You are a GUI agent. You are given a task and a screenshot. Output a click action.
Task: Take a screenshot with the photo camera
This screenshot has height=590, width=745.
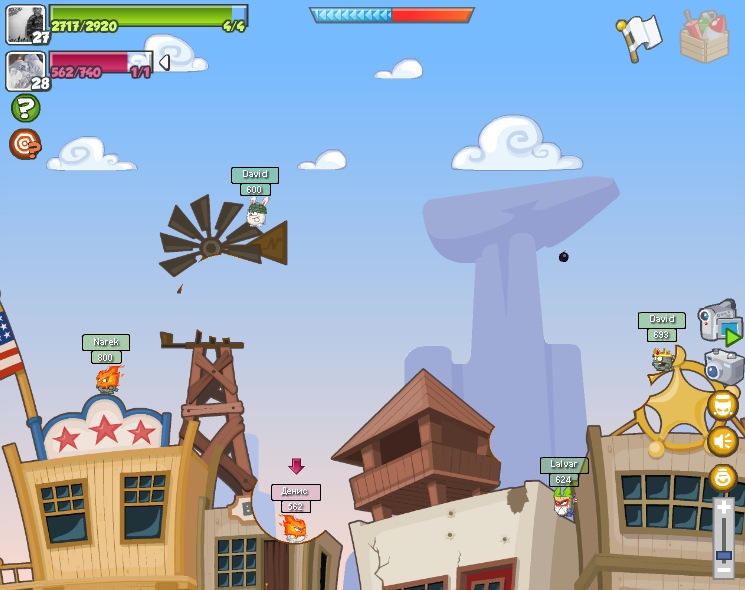[x=723, y=367]
